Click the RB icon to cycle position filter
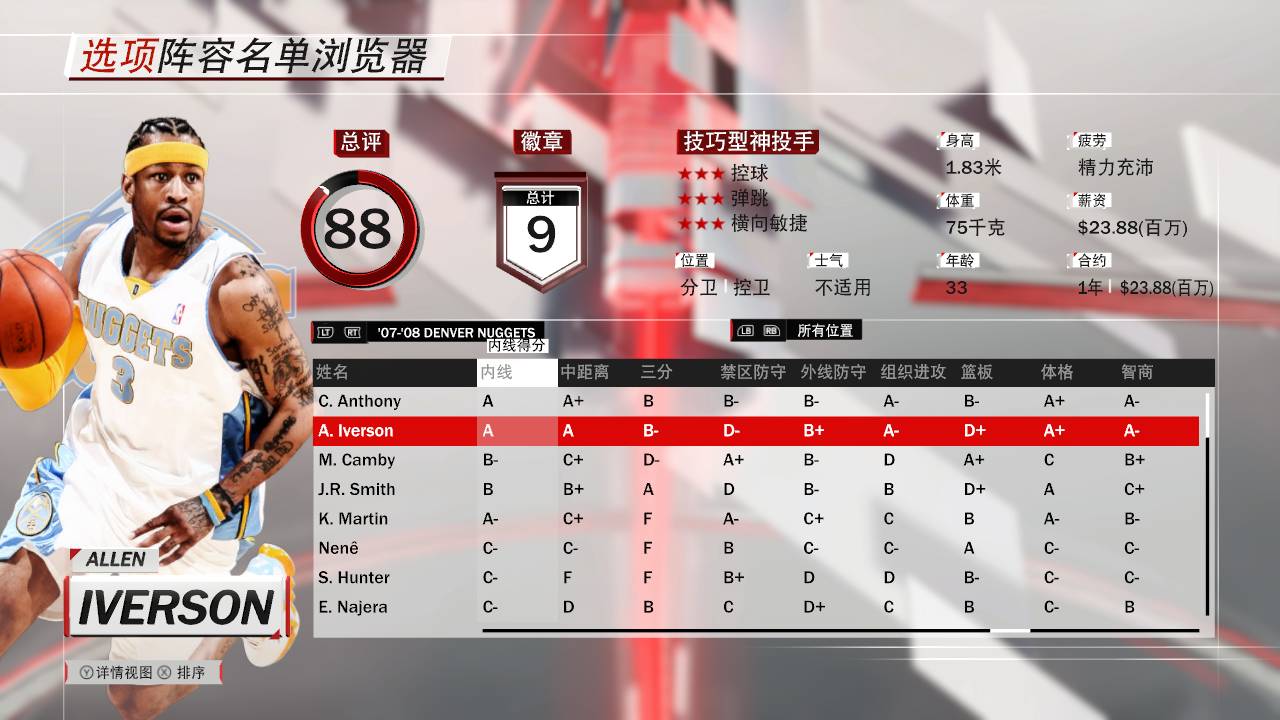 (x=771, y=331)
